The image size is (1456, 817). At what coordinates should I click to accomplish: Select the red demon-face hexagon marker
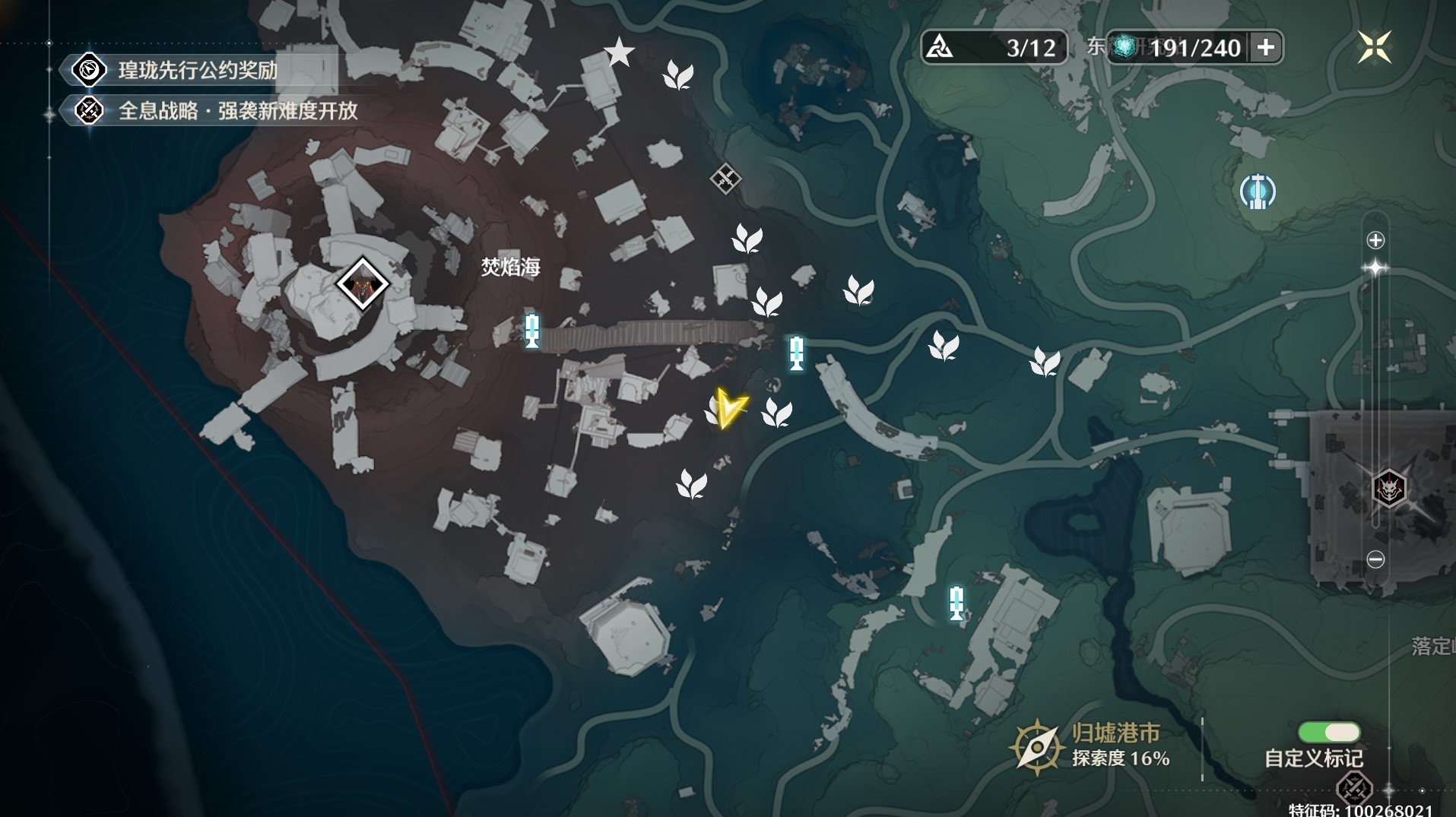[x=1389, y=487]
